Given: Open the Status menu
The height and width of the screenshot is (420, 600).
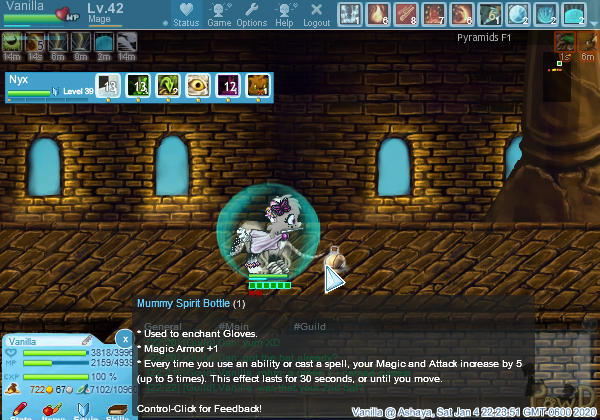Looking at the screenshot, I should [x=185, y=15].
